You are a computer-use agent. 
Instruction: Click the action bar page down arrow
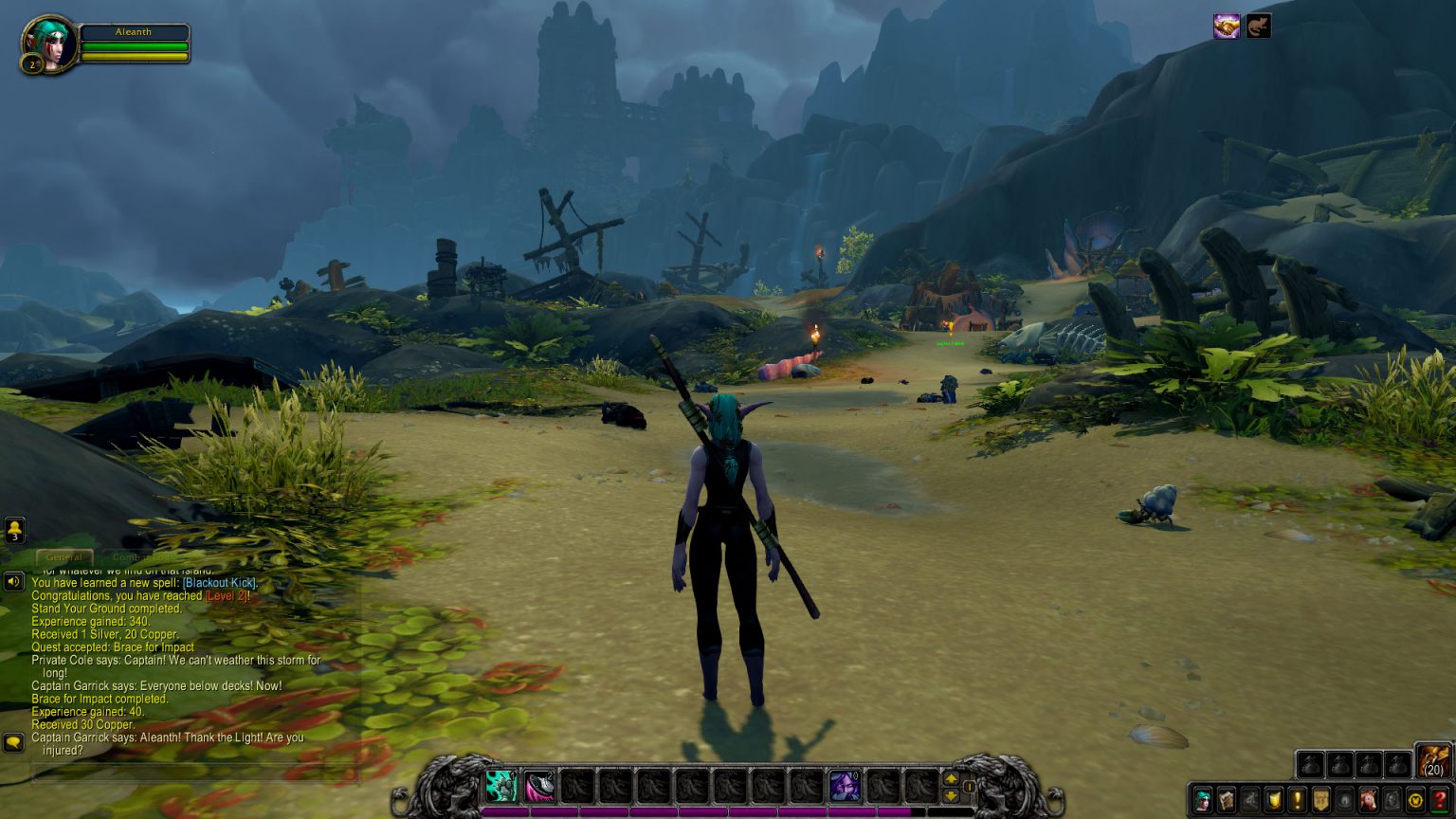click(x=951, y=794)
